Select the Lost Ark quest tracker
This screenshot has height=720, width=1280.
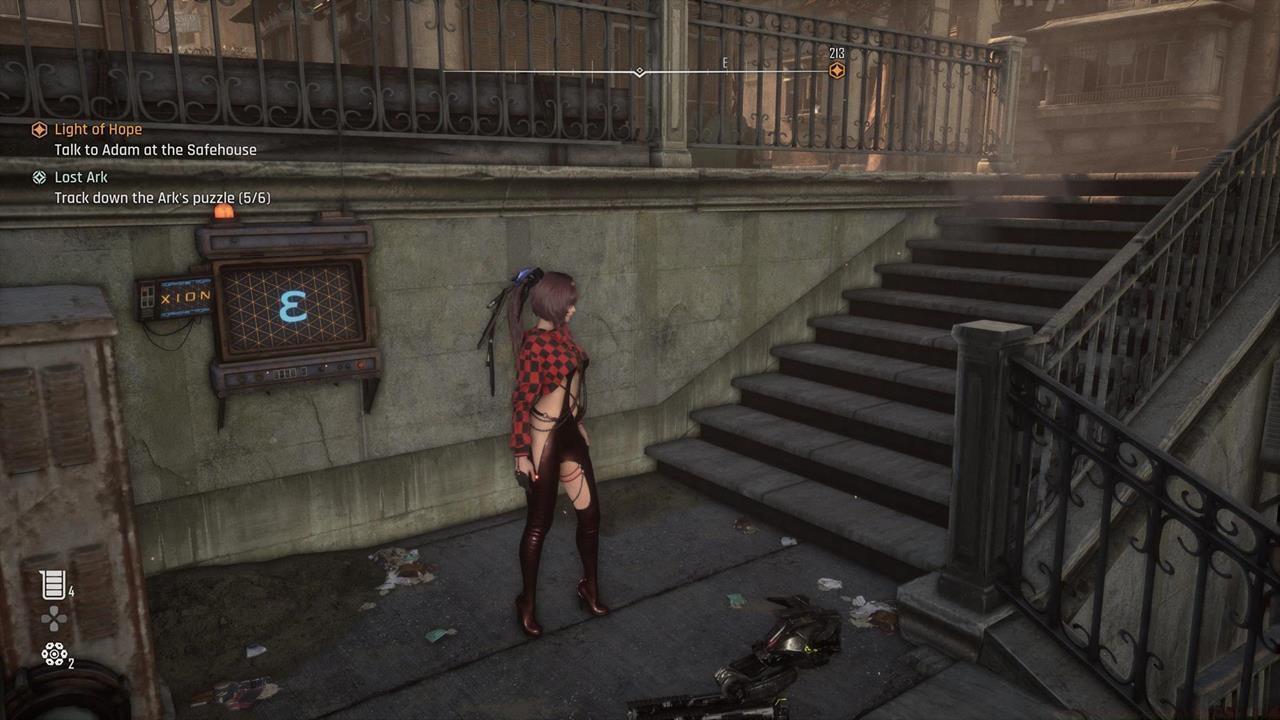tap(81, 177)
